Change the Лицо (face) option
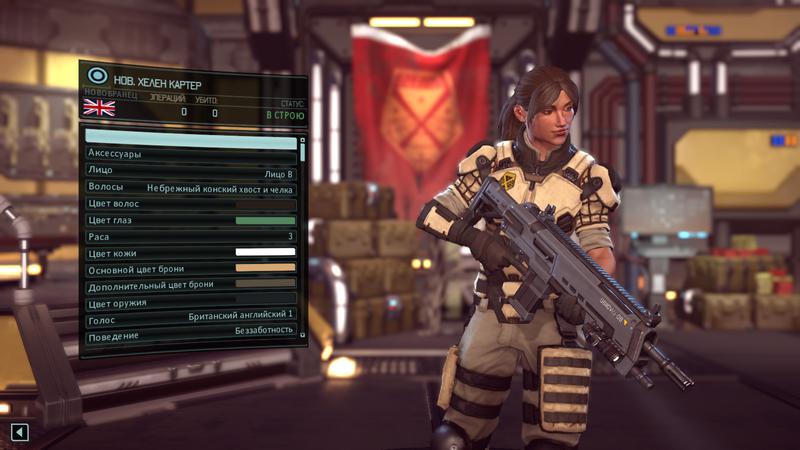The height and width of the screenshot is (450, 800). tap(191, 171)
